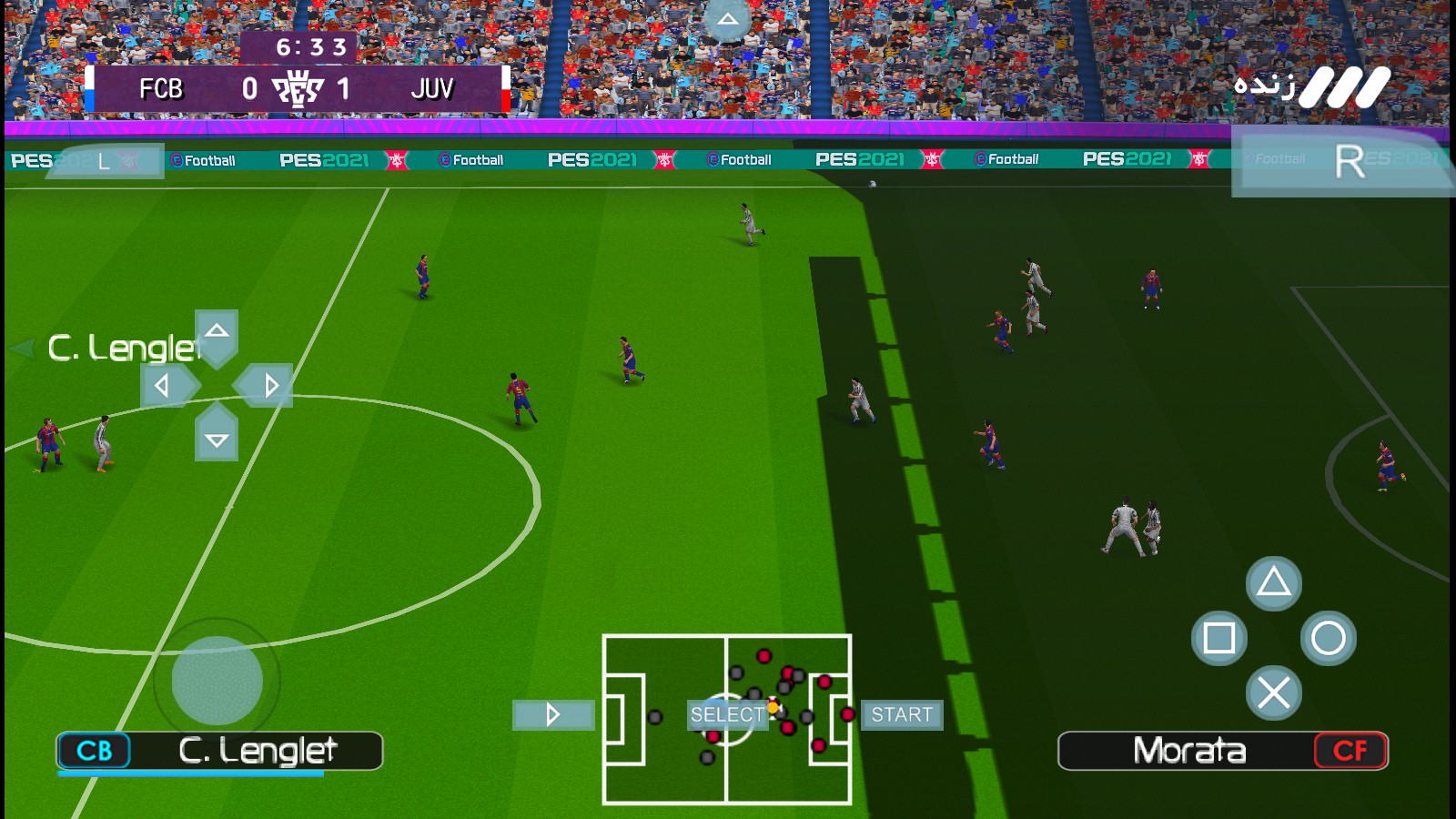Open the SELECT menu button
The image size is (1456, 819).
tap(727, 715)
